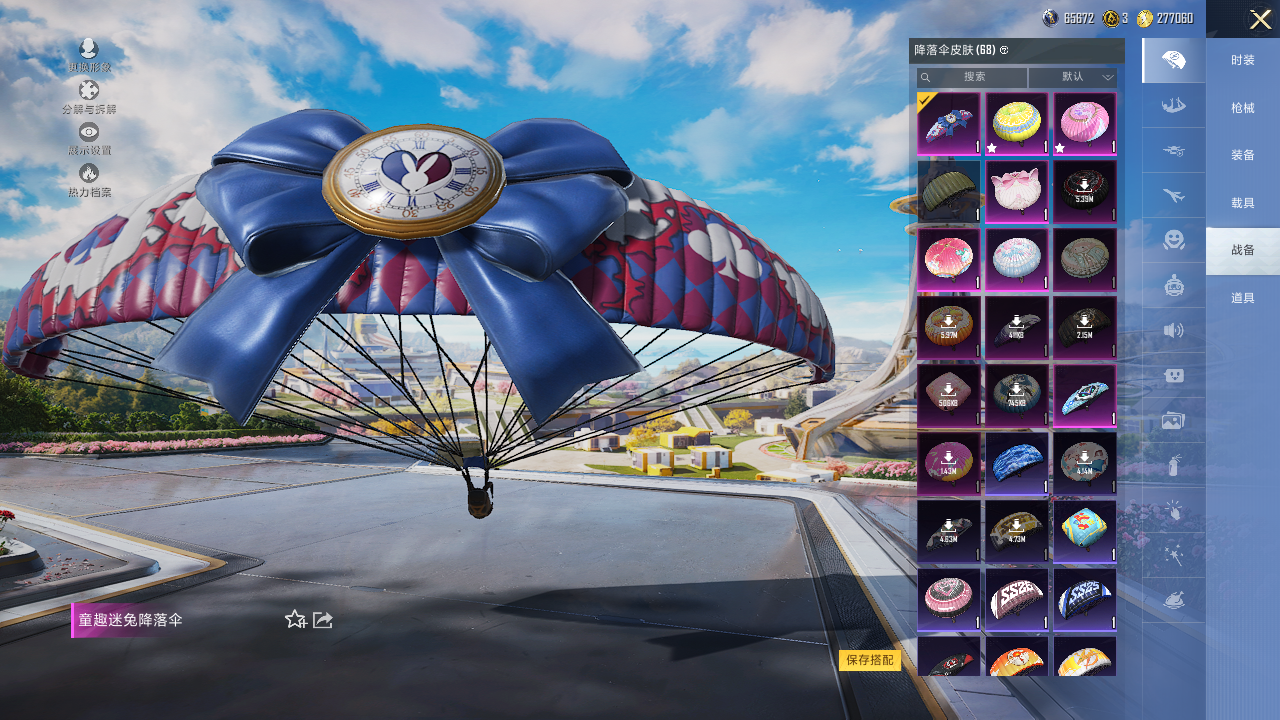Image resolution: width=1280 pixels, height=720 pixels.
Task: Switch to the 时装 outfit tab
Action: point(1242,61)
